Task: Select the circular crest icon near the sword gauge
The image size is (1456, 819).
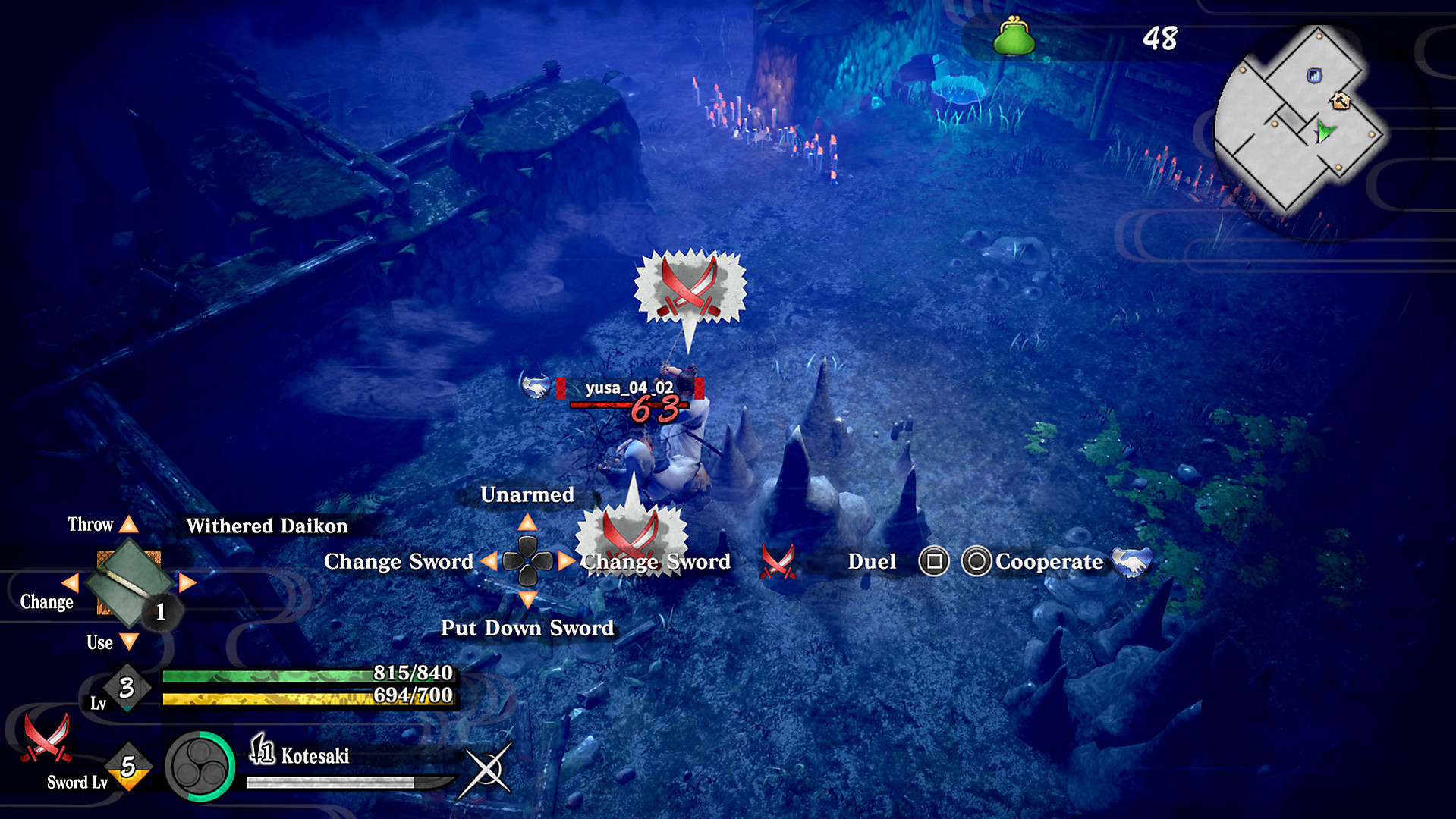Action: point(201,766)
